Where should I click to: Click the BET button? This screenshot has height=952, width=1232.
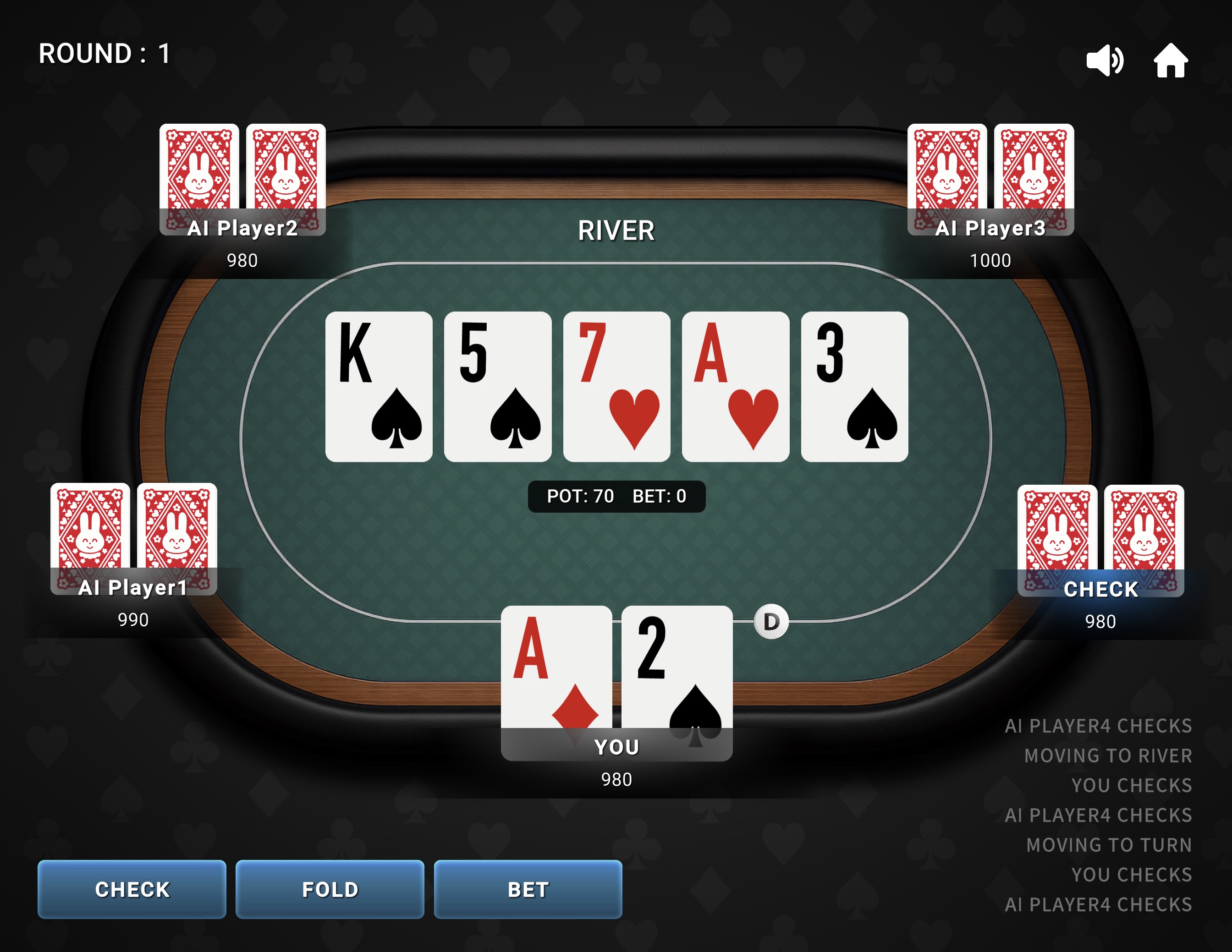pyautogui.click(x=527, y=889)
